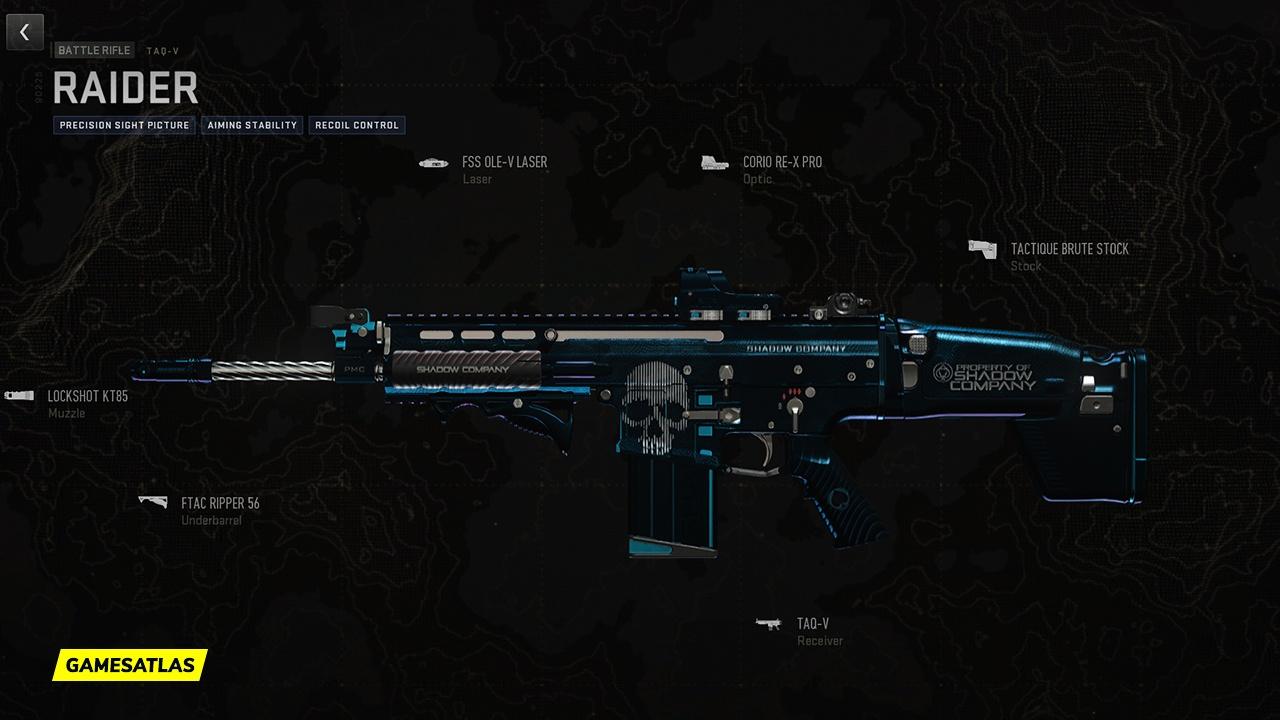
Task: Go back using the arrow button
Action: (x=25, y=32)
